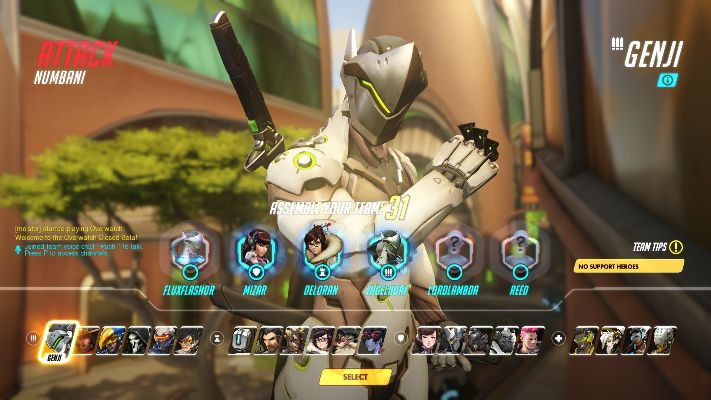
Task: Select the Bastion hero portrait
Action: tap(243, 340)
